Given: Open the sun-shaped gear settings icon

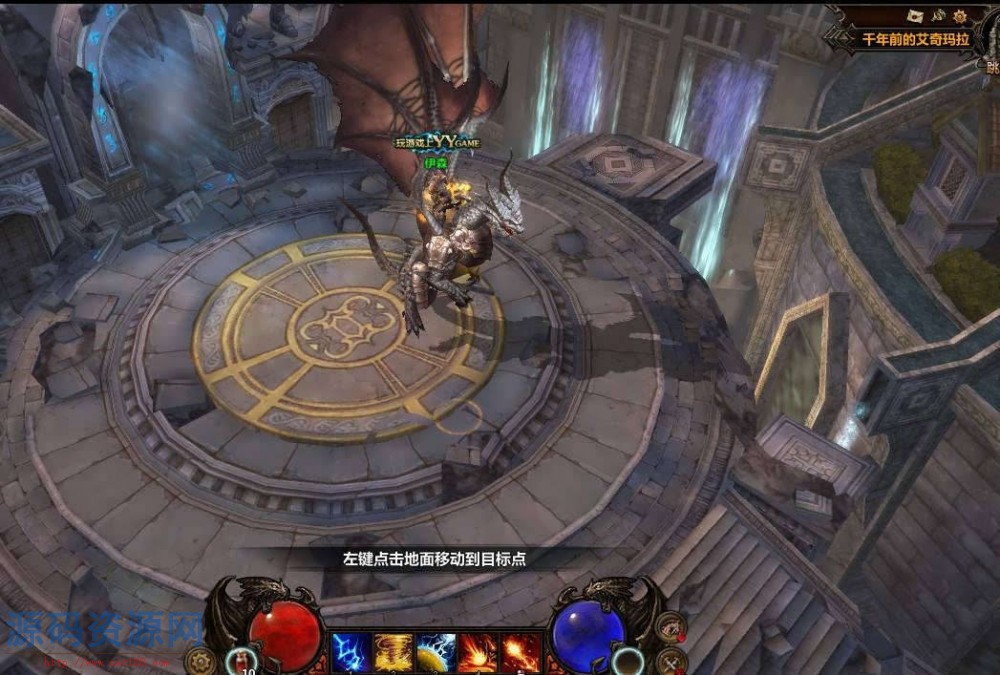Looking at the screenshot, I should (x=962, y=16).
